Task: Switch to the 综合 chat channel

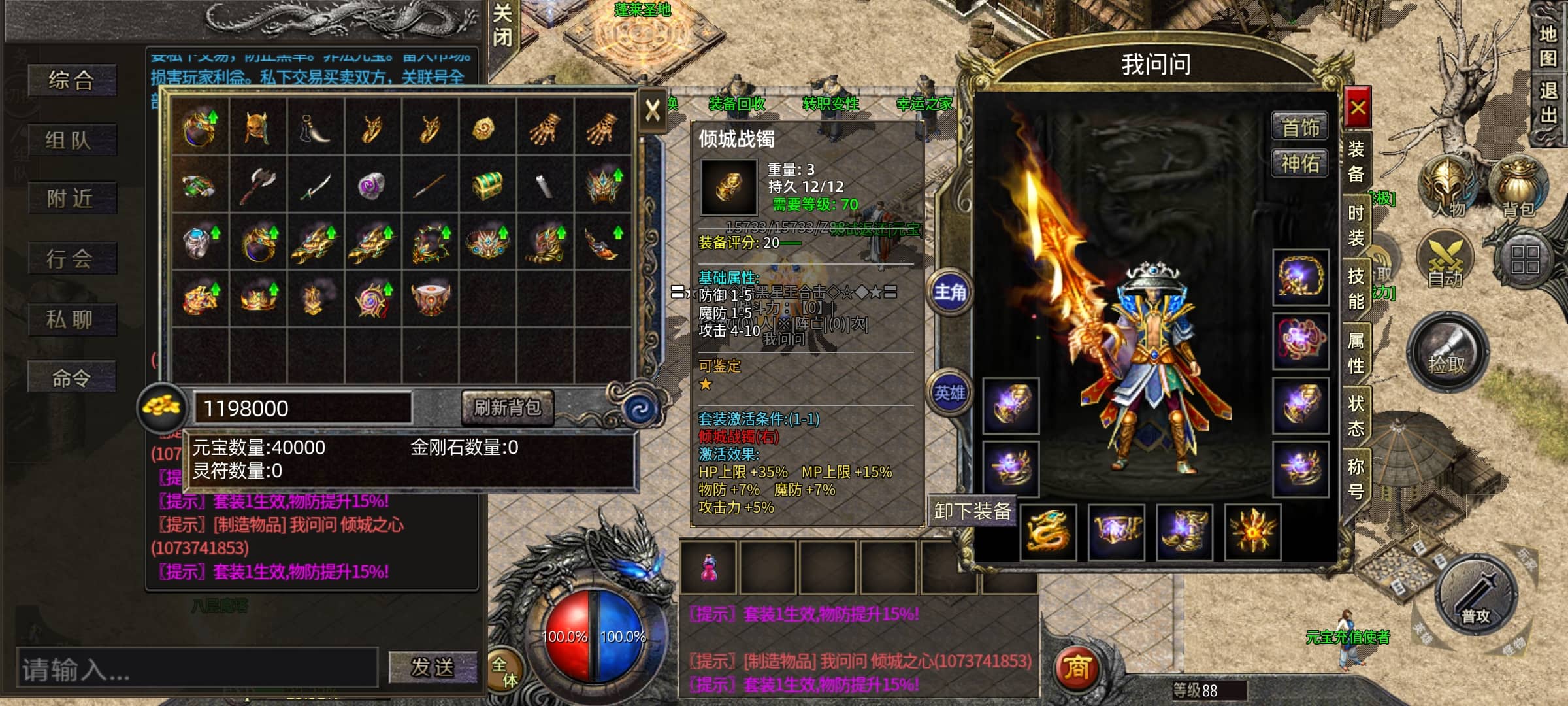Action: (x=72, y=81)
